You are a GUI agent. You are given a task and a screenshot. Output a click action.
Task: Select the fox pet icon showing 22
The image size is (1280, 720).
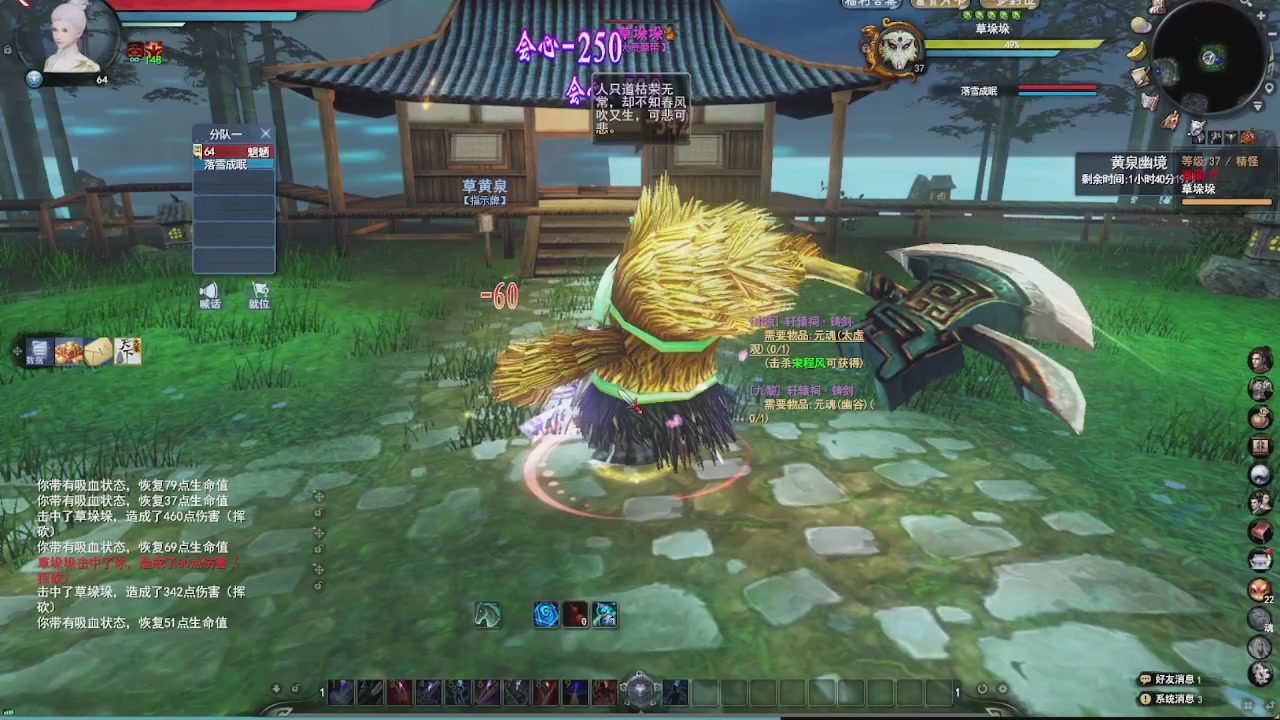(1260, 590)
